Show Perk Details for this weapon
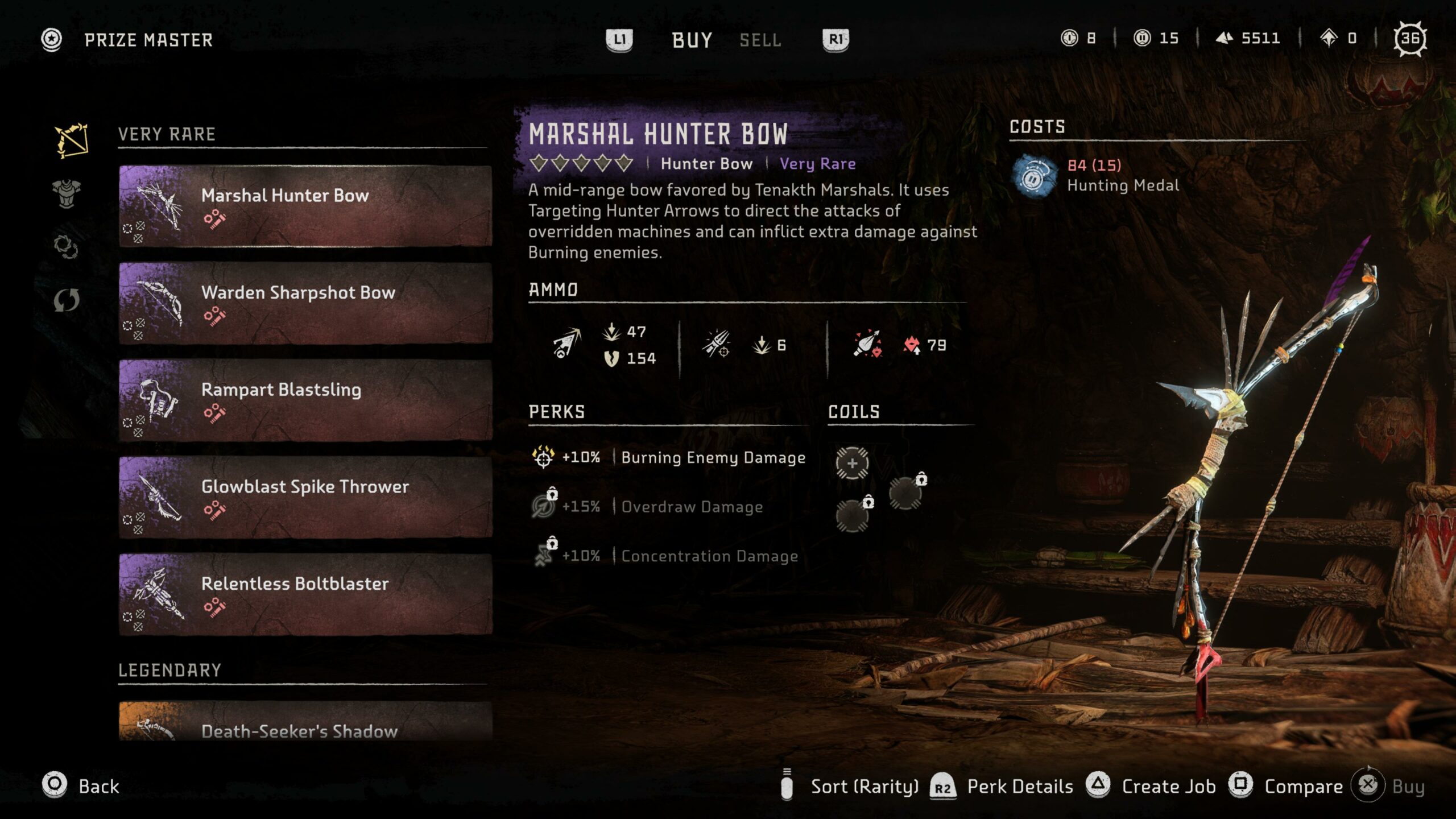Screen dimensions: 1456x819 [1003, 787]
